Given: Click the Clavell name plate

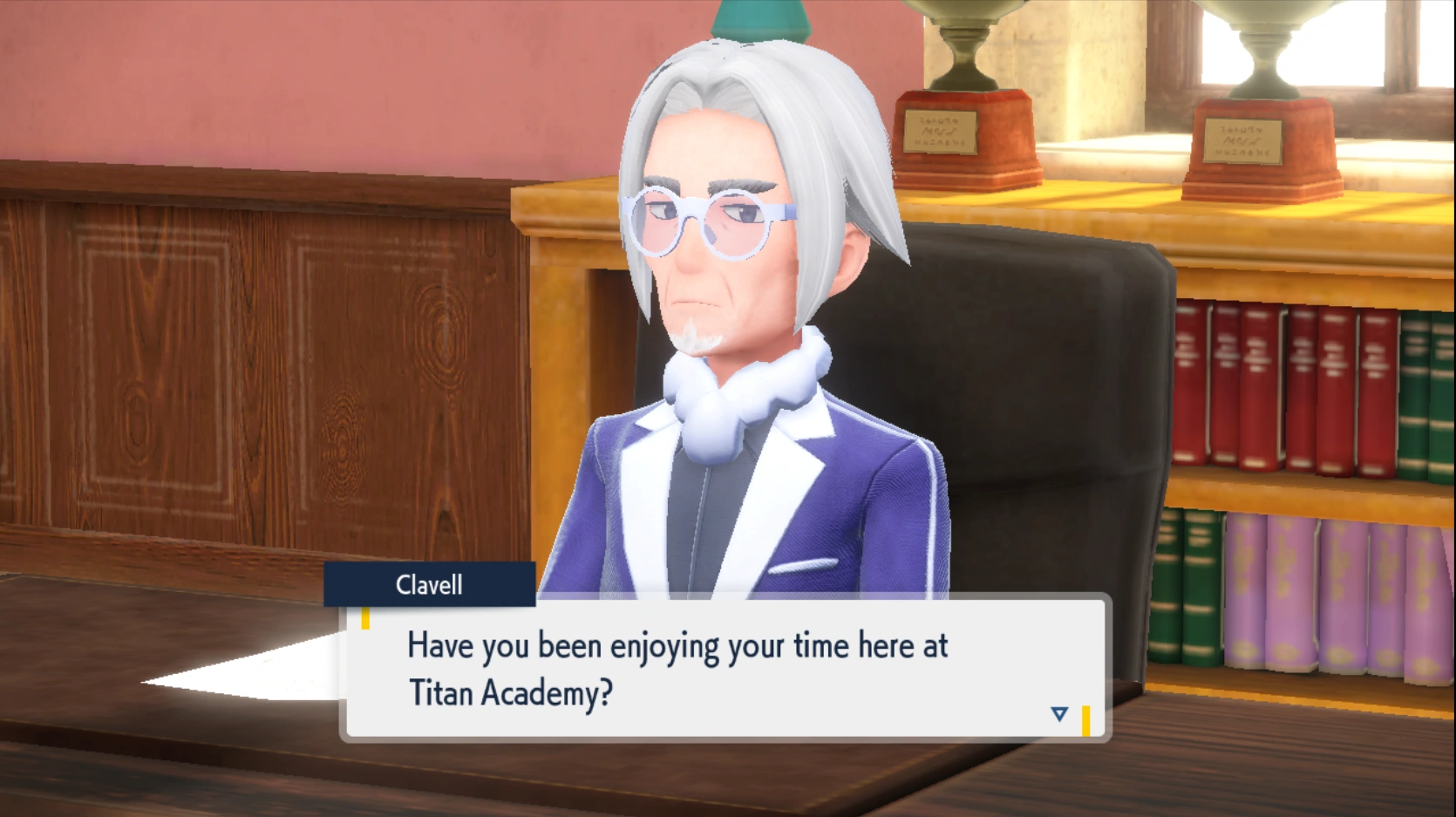Looking at the screenshot, I should coord(428,585).
